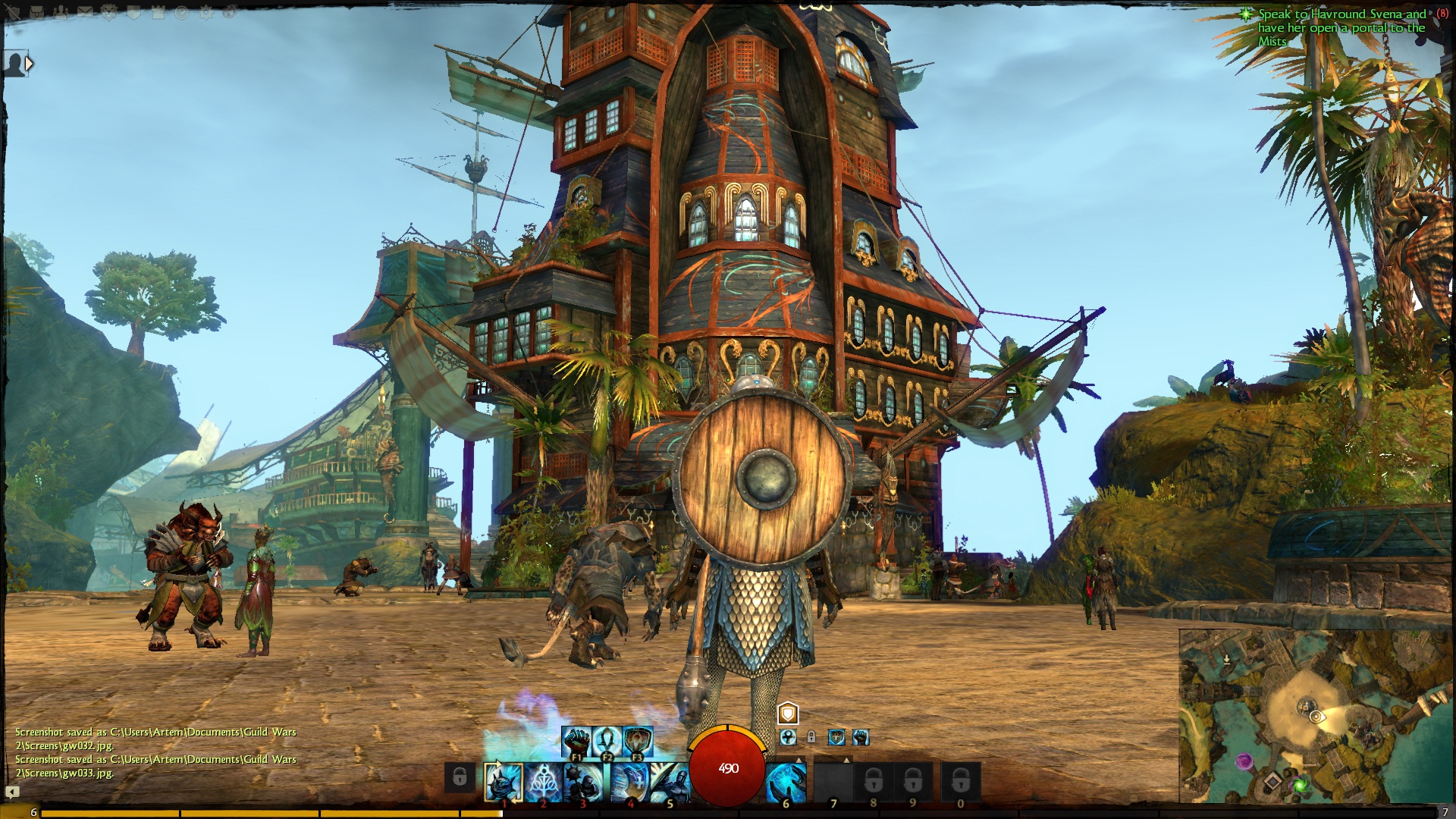Open the Hero panel sword-and-shield icon
The image size is (1456, 819).
[11, 13]
